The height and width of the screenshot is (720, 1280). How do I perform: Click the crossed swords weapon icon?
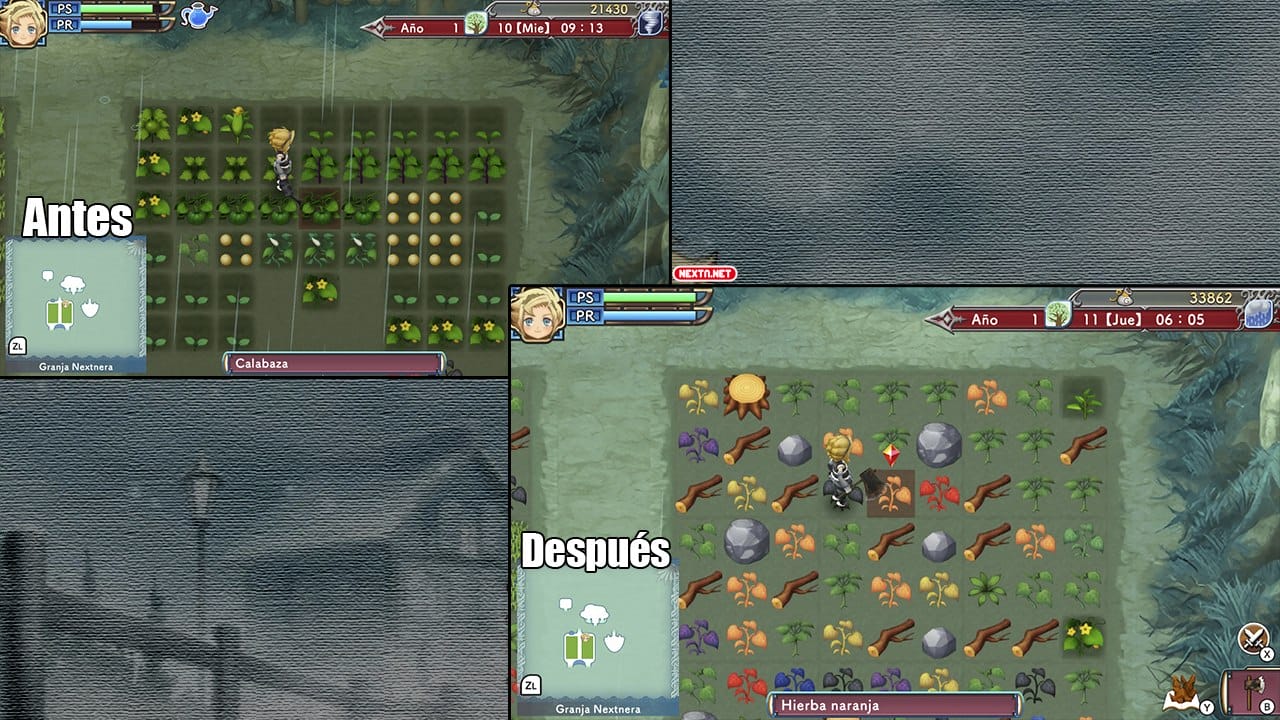(x=1253, y=637)
